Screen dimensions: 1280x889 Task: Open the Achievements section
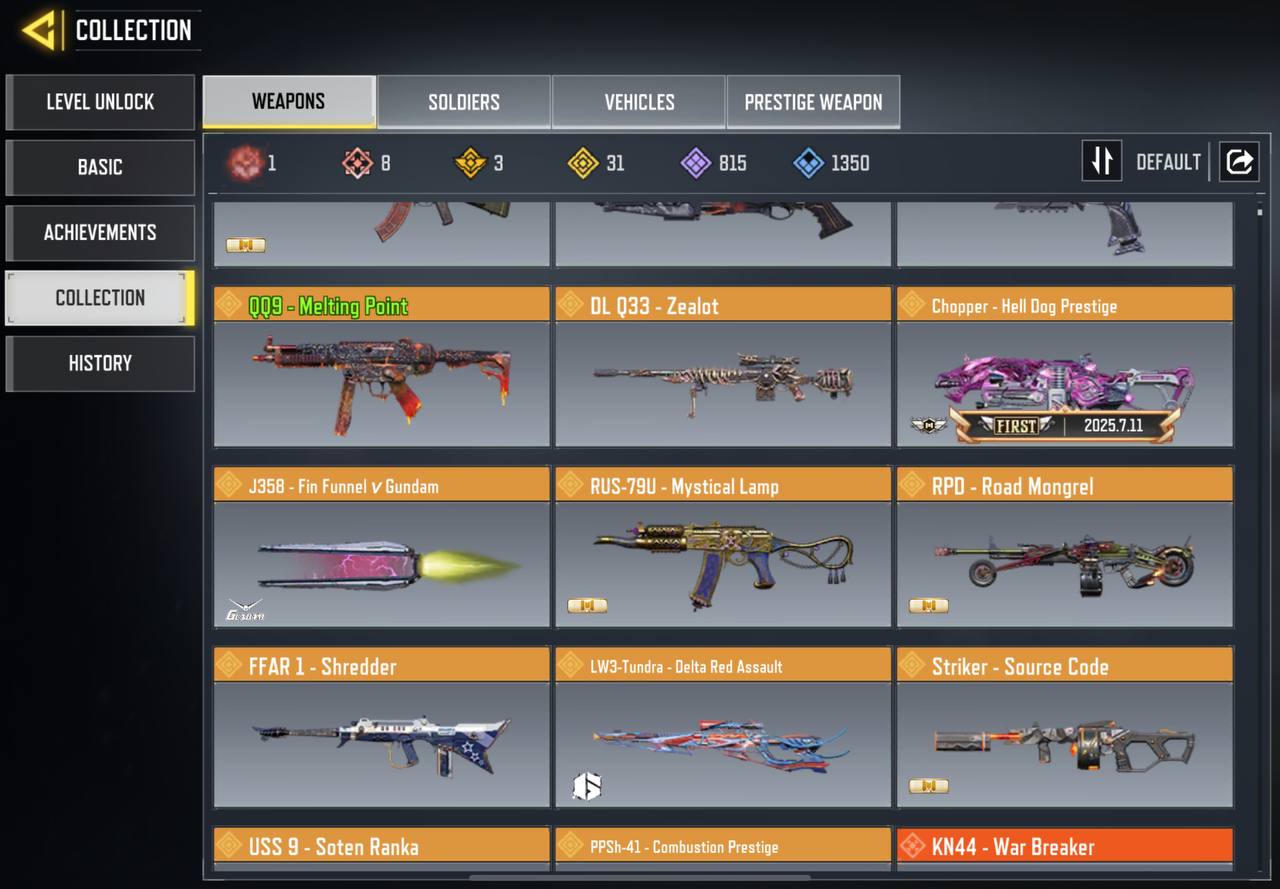[x=100, y=233]
